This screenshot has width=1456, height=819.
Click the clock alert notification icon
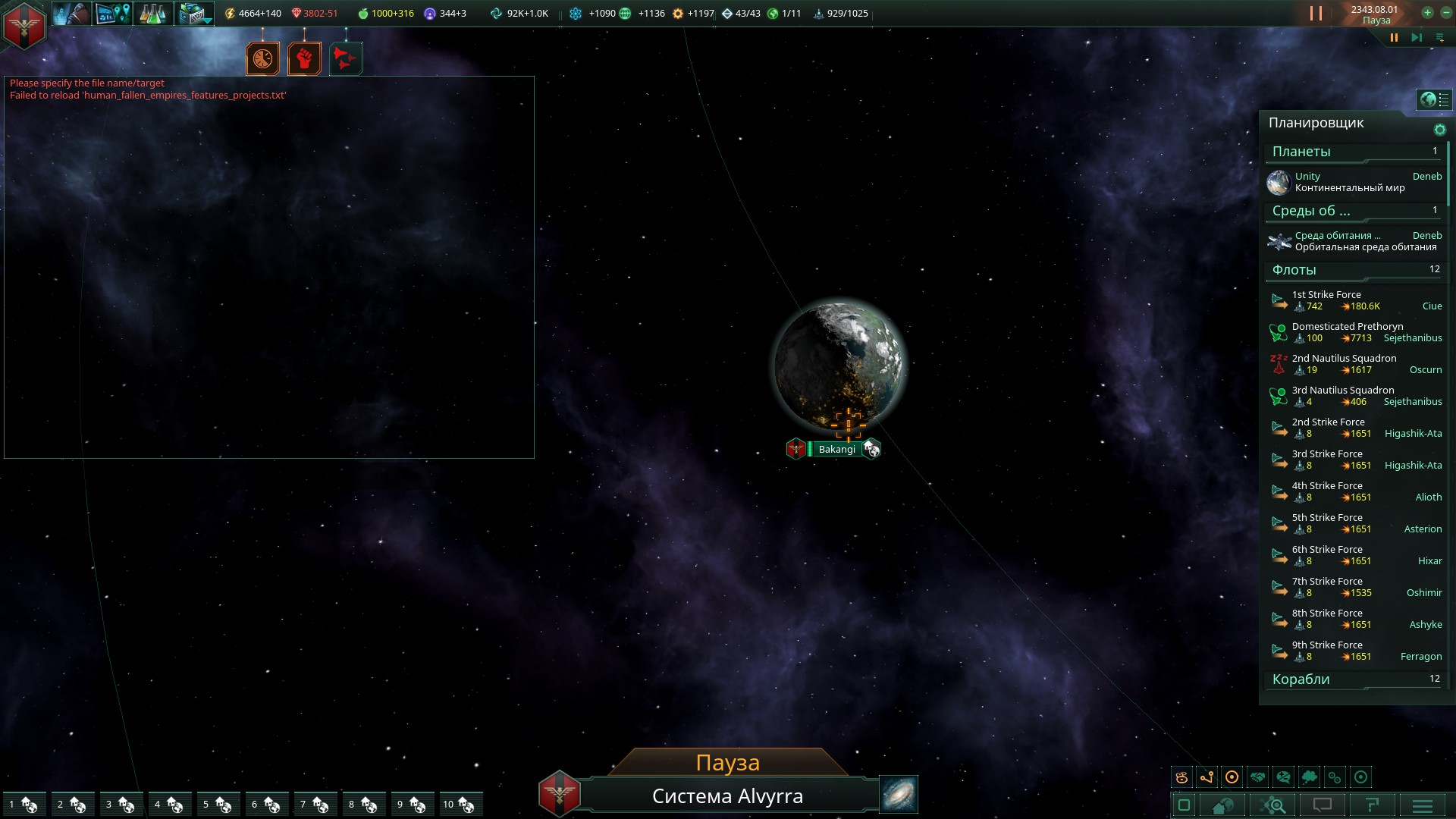(262, 58)
